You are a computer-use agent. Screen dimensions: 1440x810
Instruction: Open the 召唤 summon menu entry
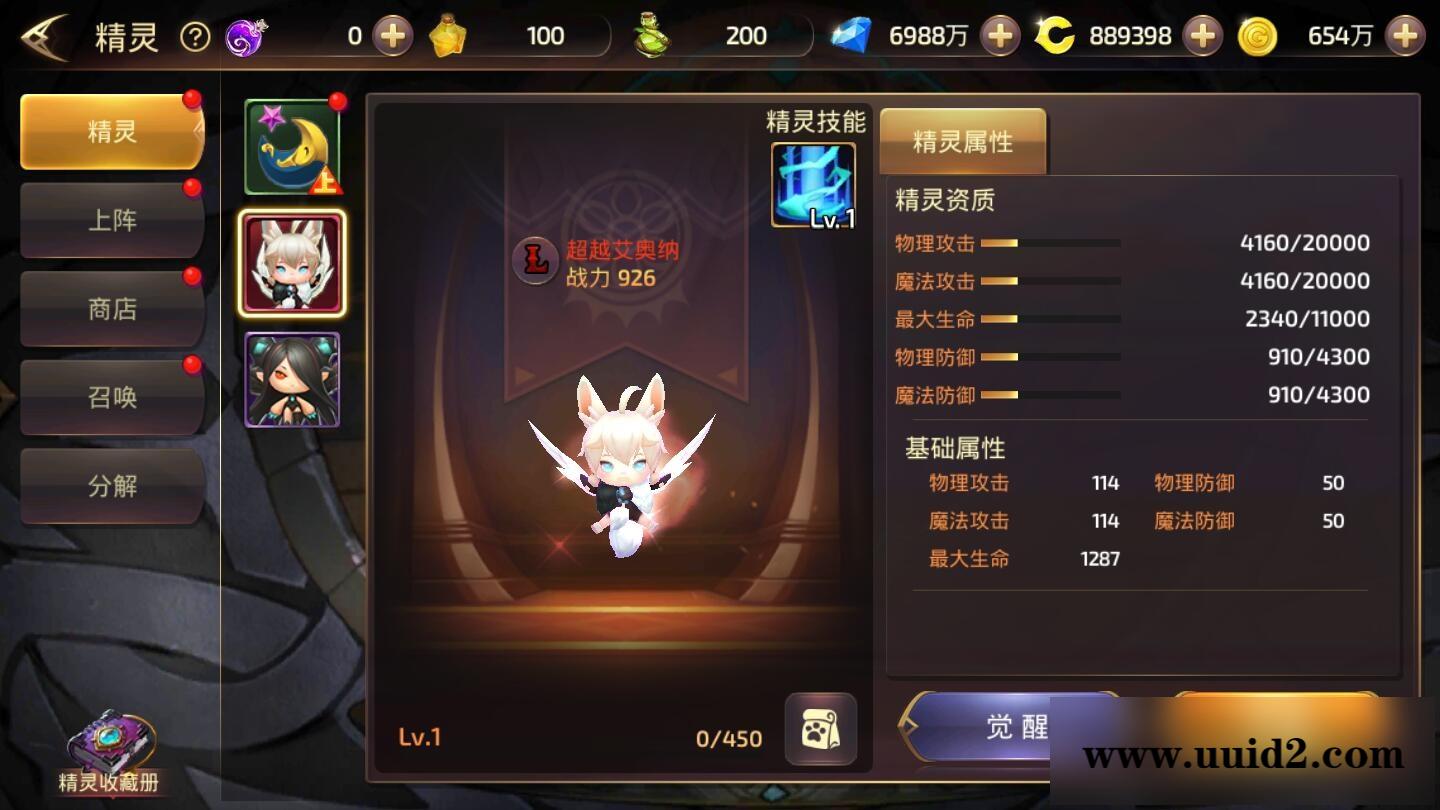coord(111,396)
